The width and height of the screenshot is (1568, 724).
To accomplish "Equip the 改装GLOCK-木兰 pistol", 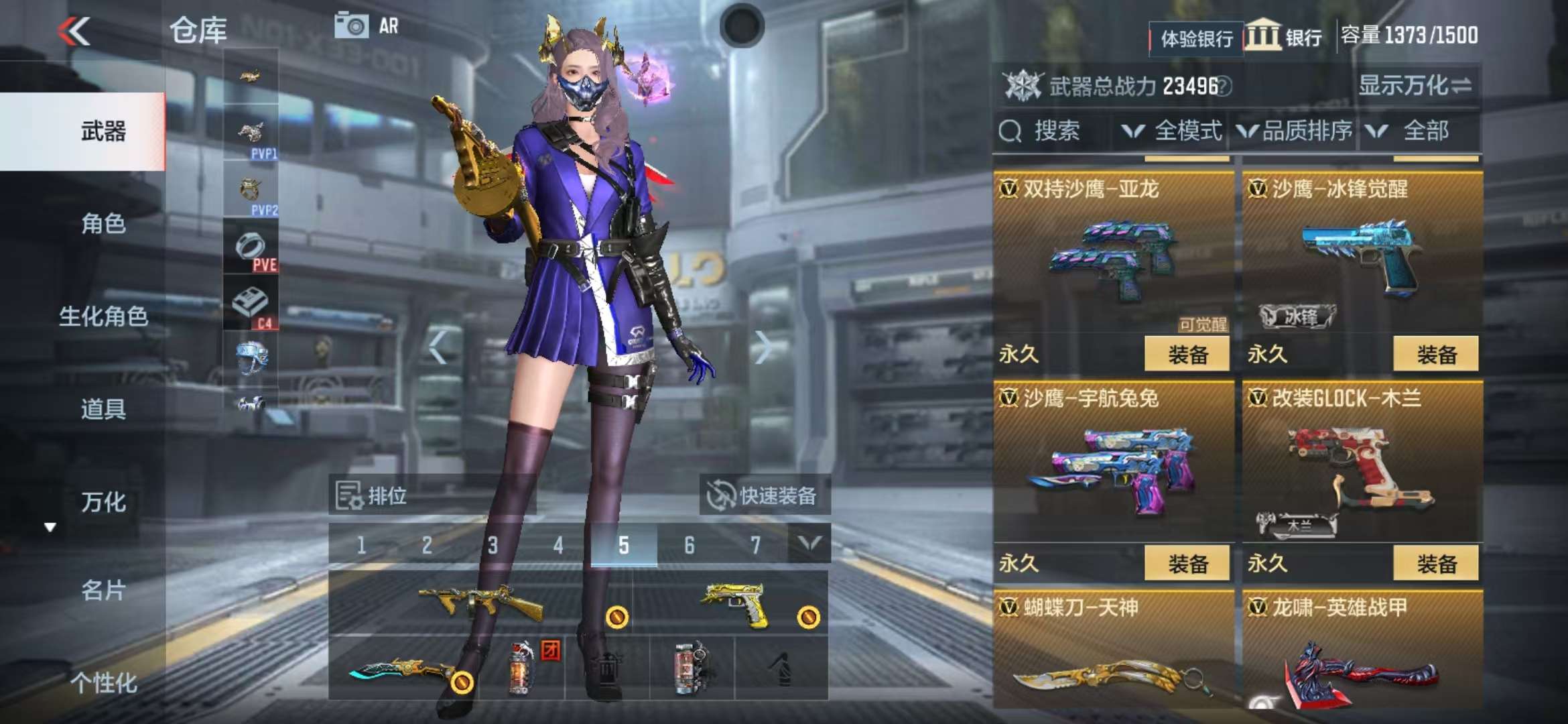I will pyautogui.click(x=1436, y=563).
